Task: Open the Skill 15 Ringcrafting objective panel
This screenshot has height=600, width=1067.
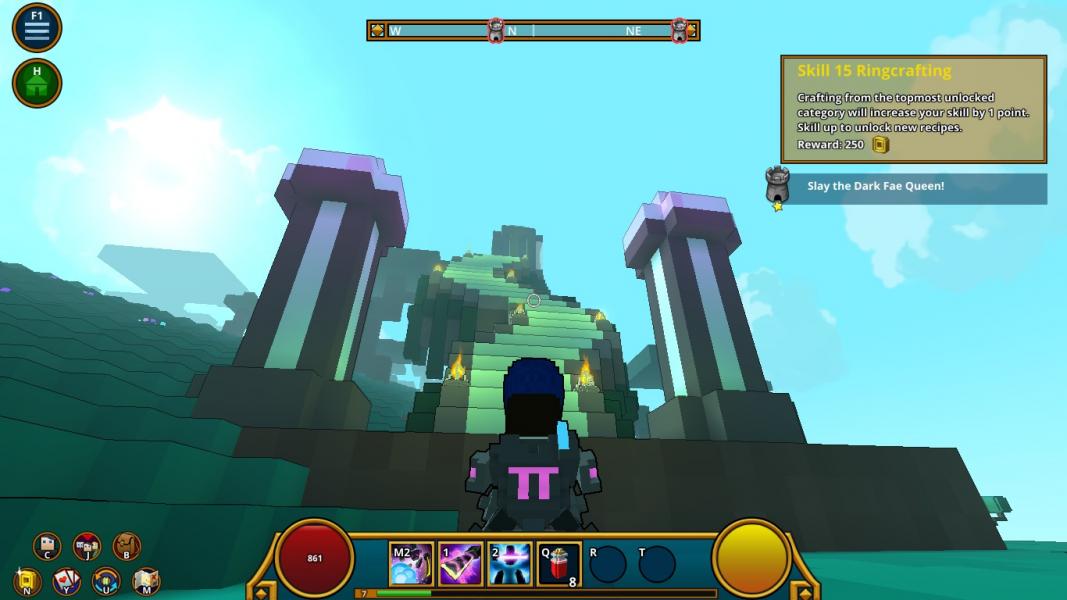Action: [913, 109]
